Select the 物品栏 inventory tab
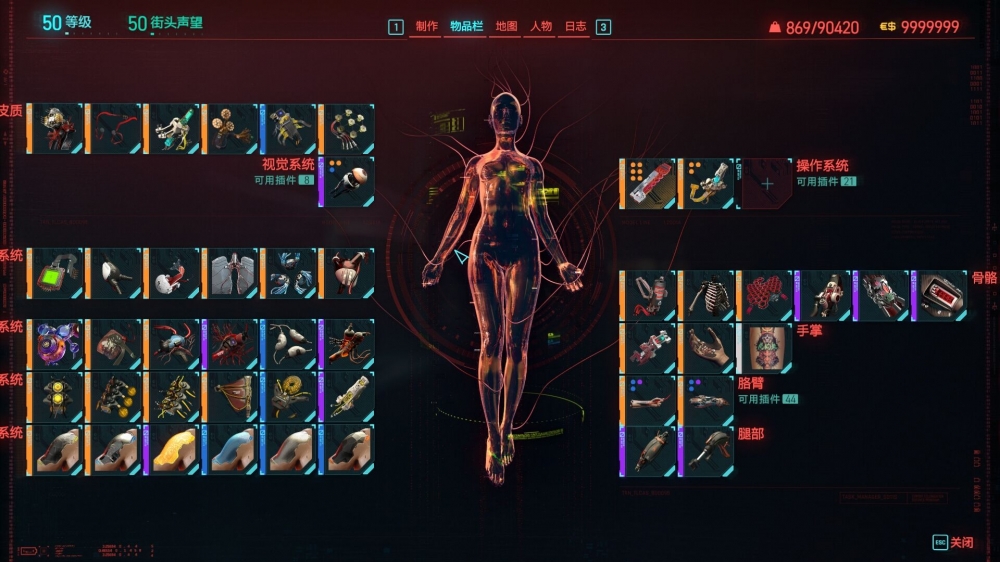This screenshot has width=1000, height=562. [467, 27]
